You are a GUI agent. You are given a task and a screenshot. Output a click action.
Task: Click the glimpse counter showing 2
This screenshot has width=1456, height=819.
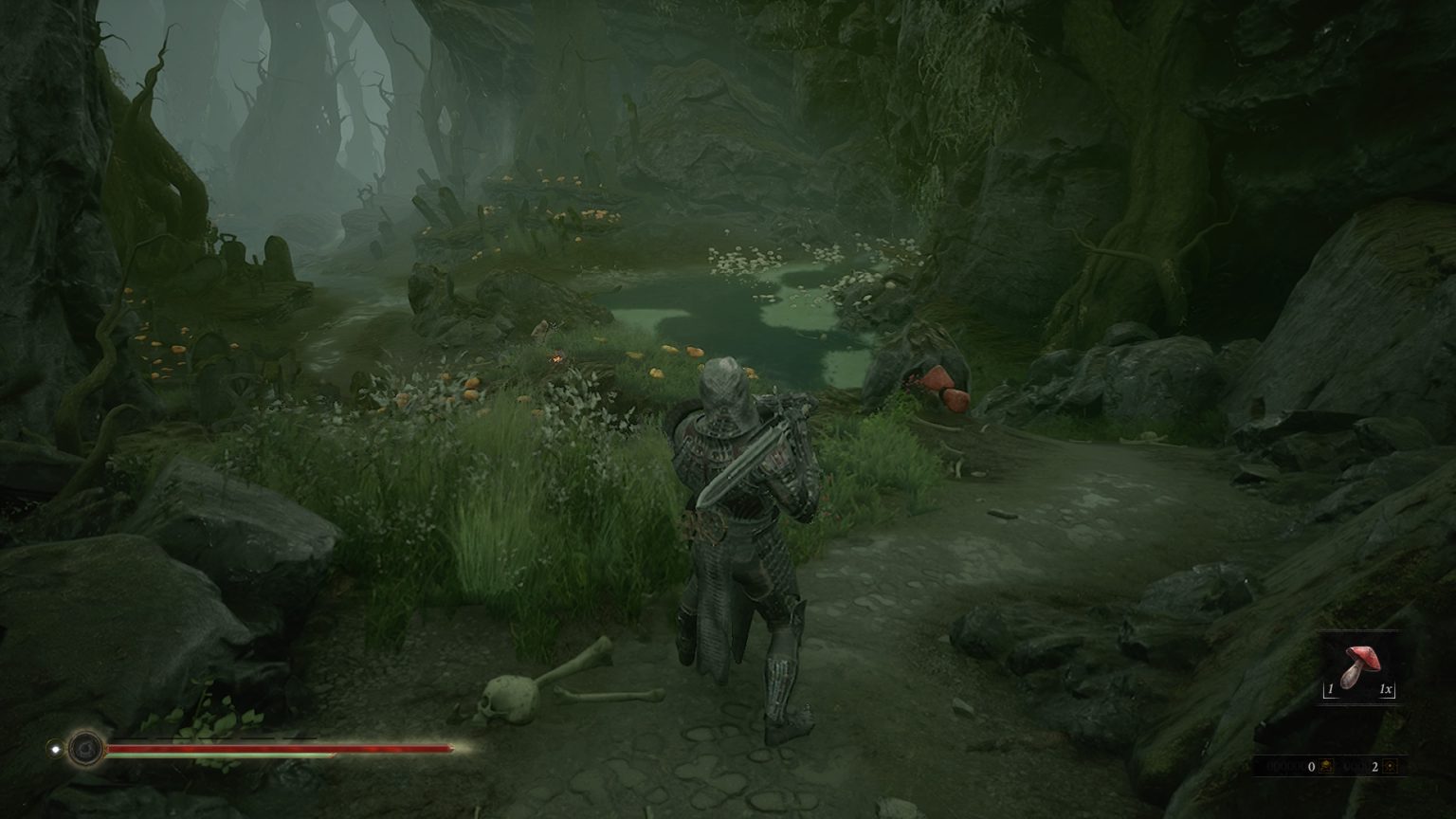[1374, 766]
